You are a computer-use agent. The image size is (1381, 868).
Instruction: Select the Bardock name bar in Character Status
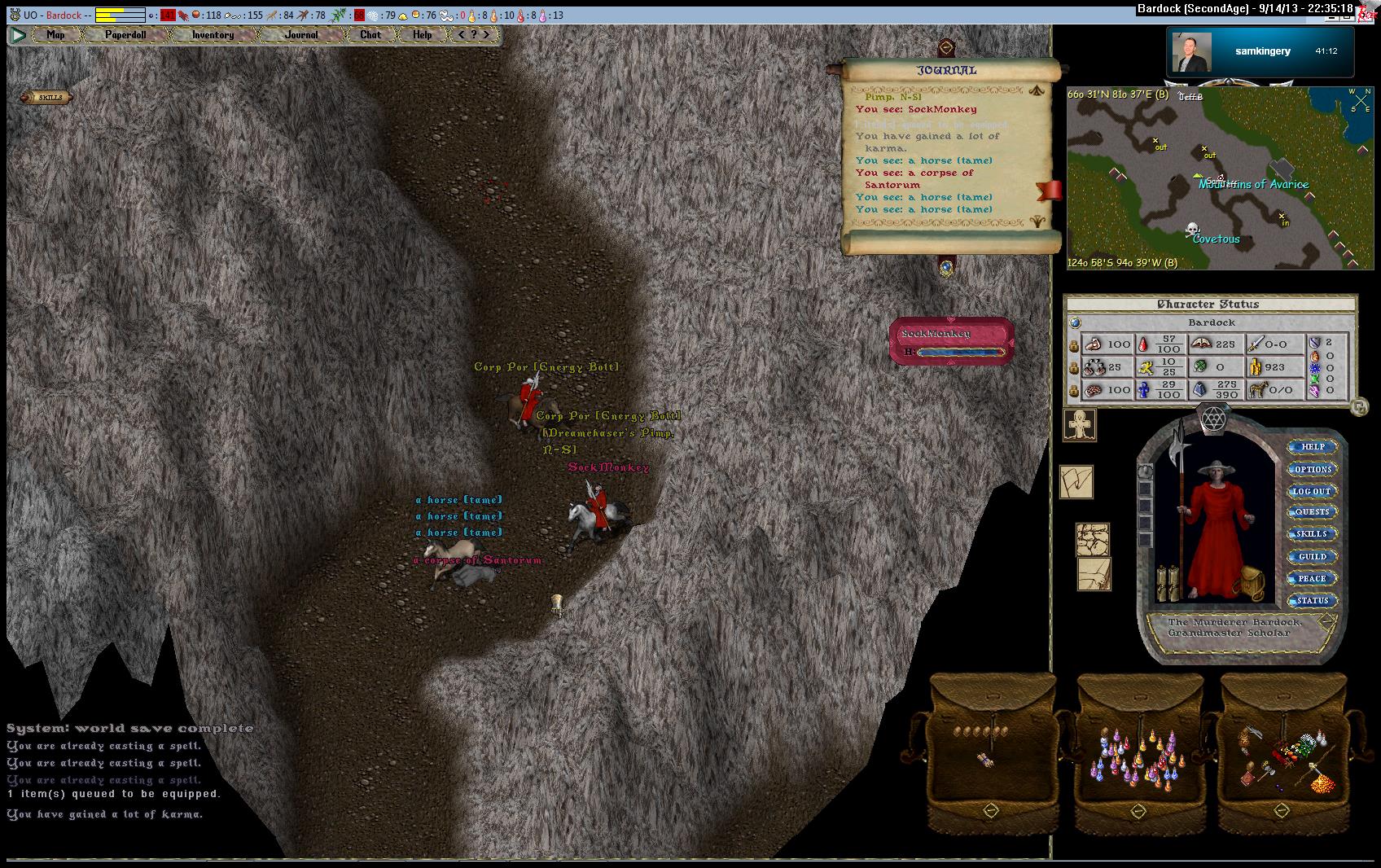1212,322
